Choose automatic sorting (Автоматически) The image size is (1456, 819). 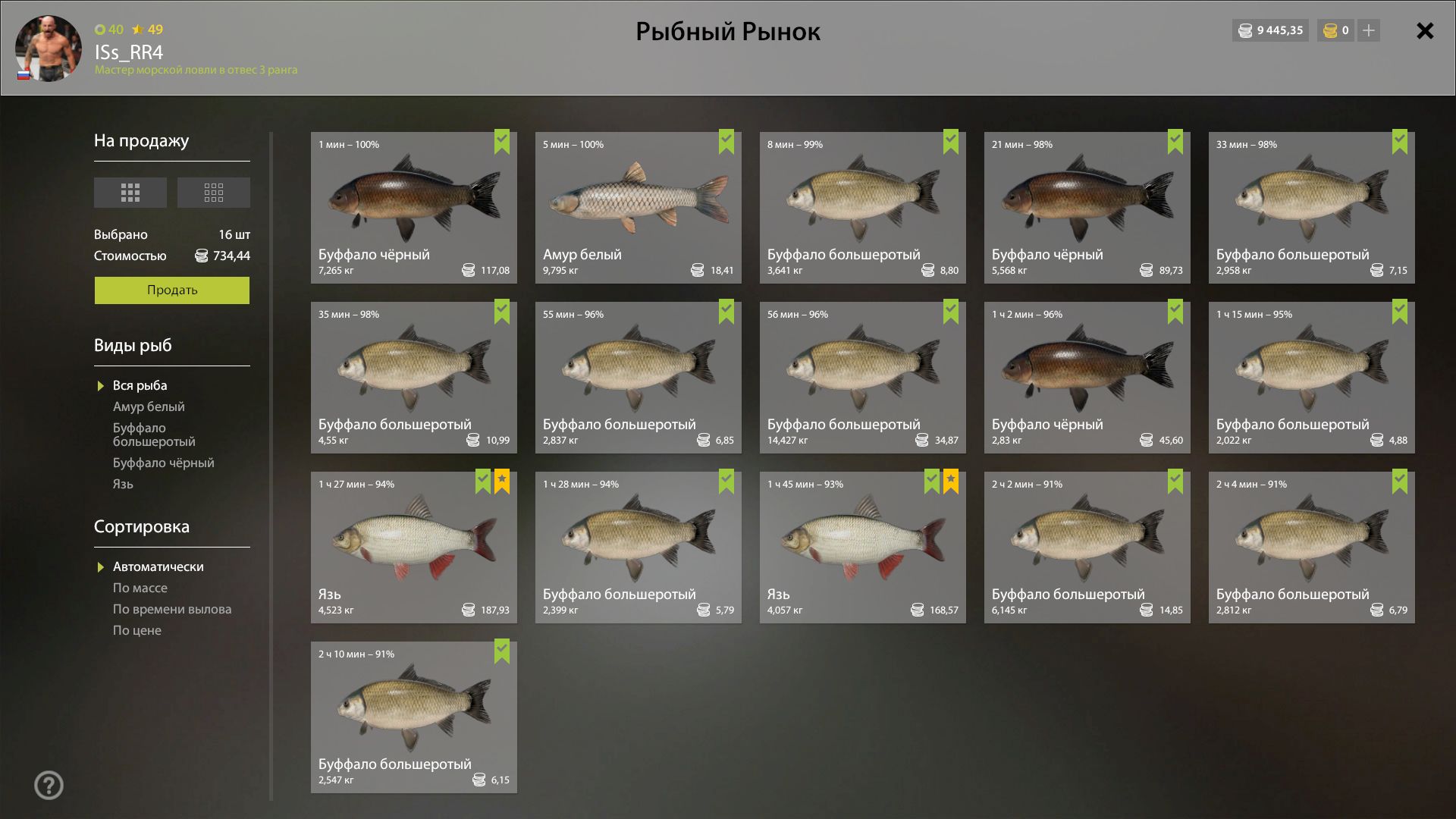[x=158, y=567]
